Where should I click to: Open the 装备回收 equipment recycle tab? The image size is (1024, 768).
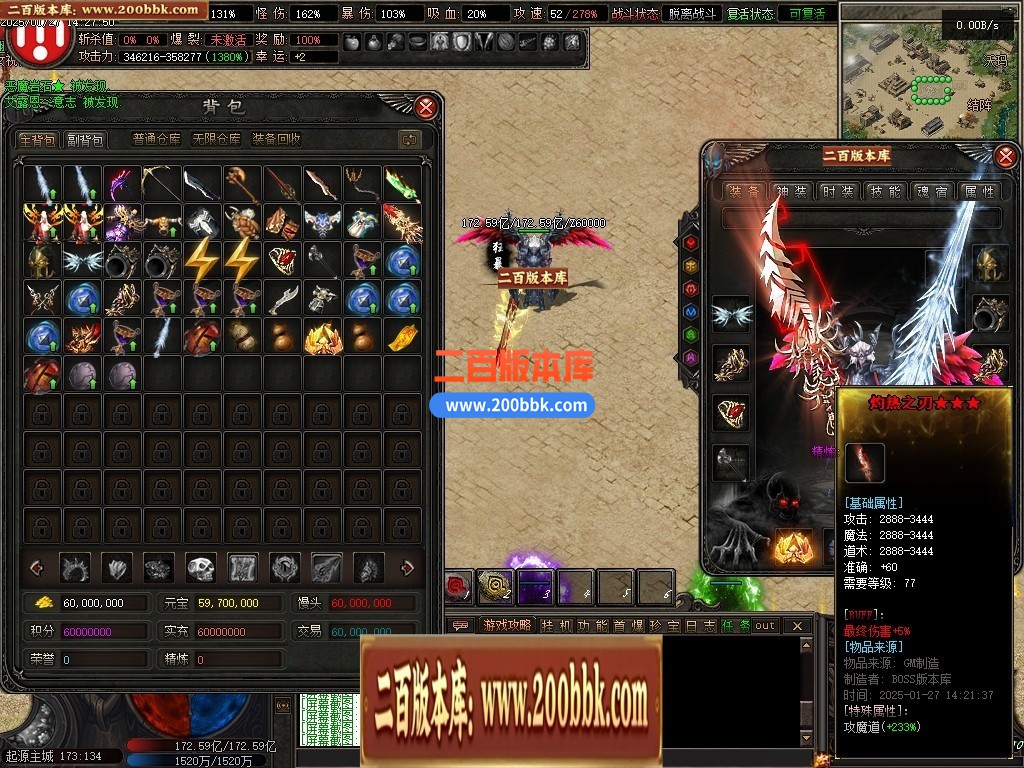click(x=277, y=140)
